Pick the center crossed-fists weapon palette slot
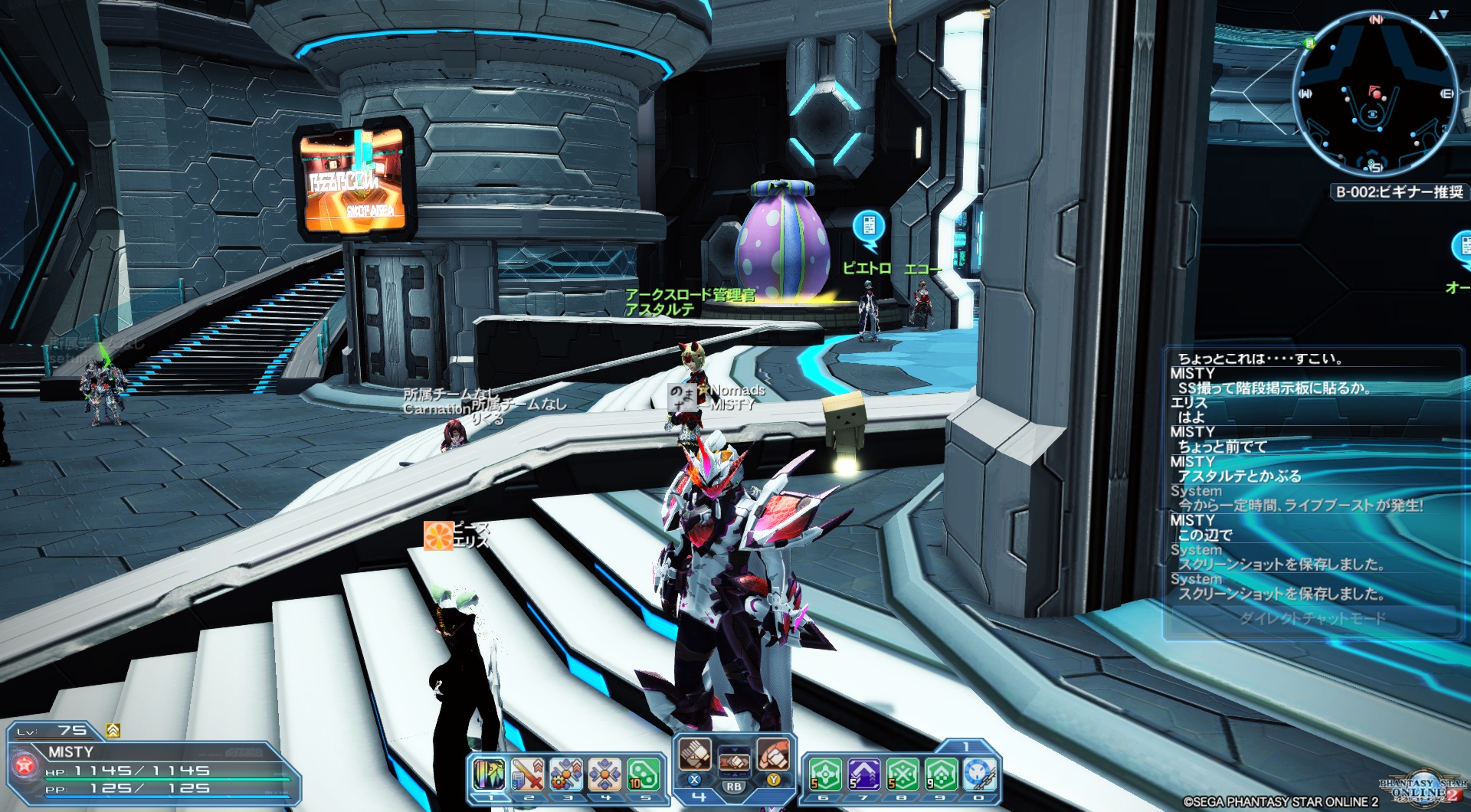 (734, 761)
